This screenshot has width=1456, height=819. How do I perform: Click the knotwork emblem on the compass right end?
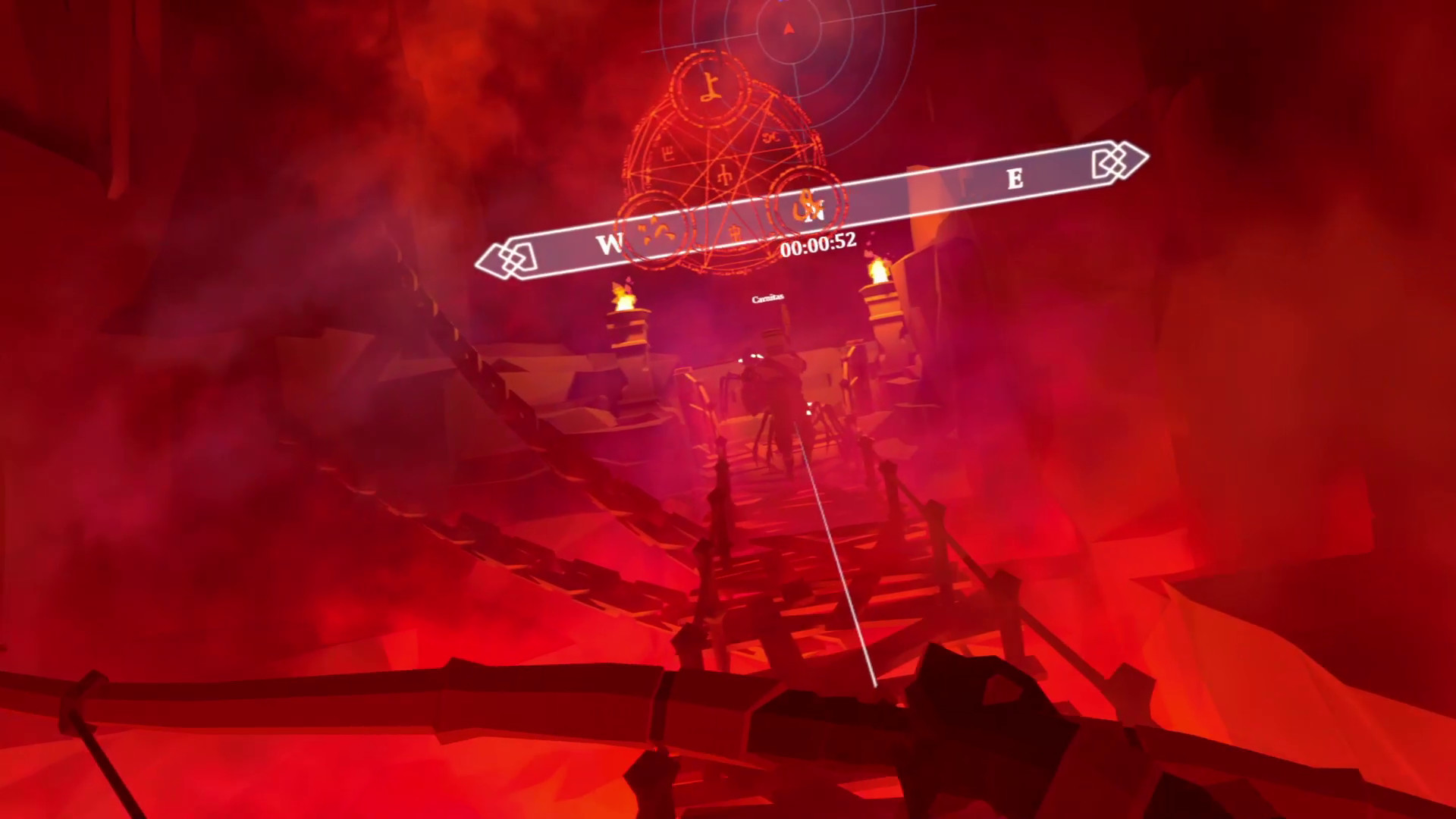1115,160
